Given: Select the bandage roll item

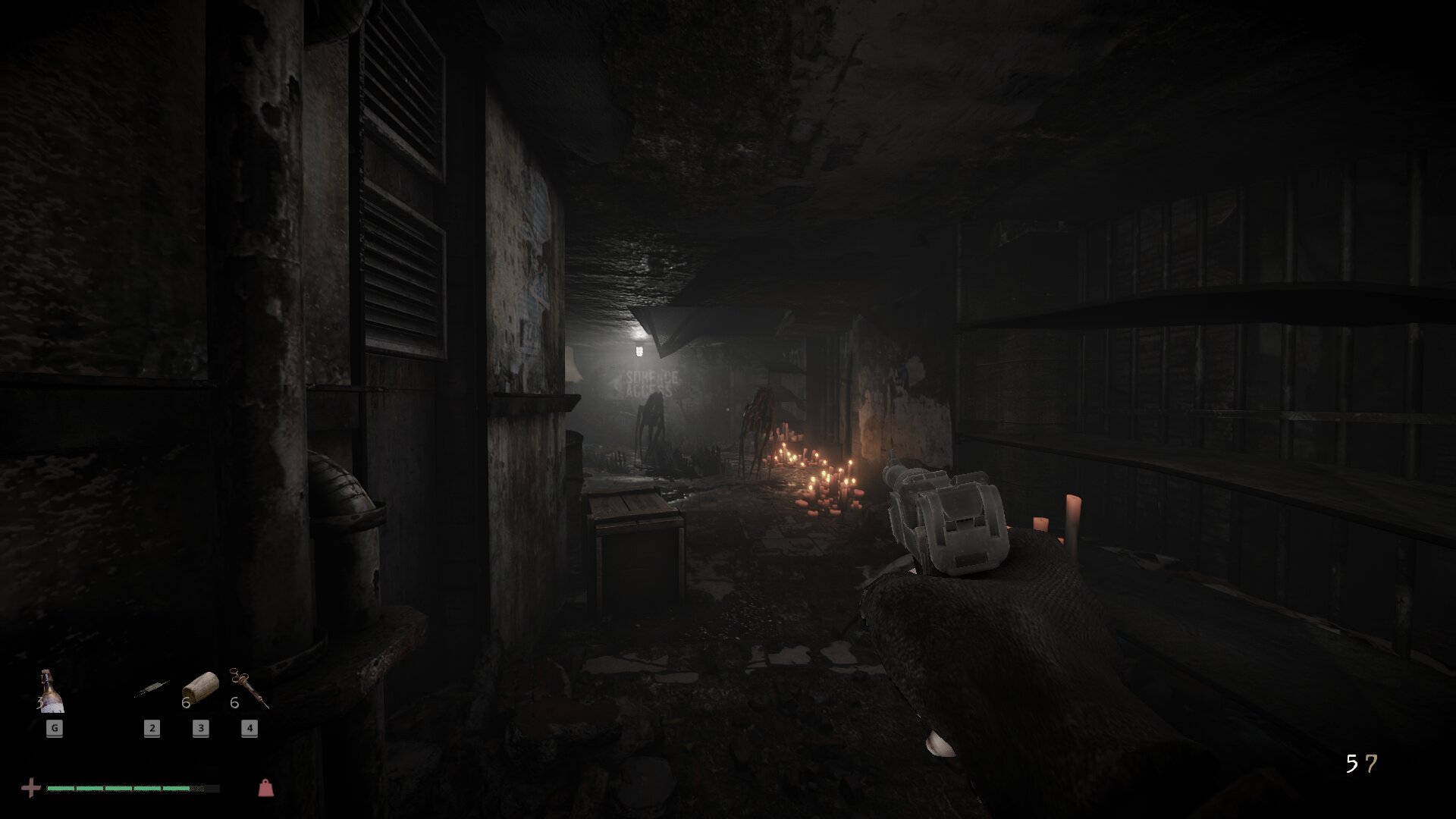Looking at the screenshot, I should tap(200, 689).
